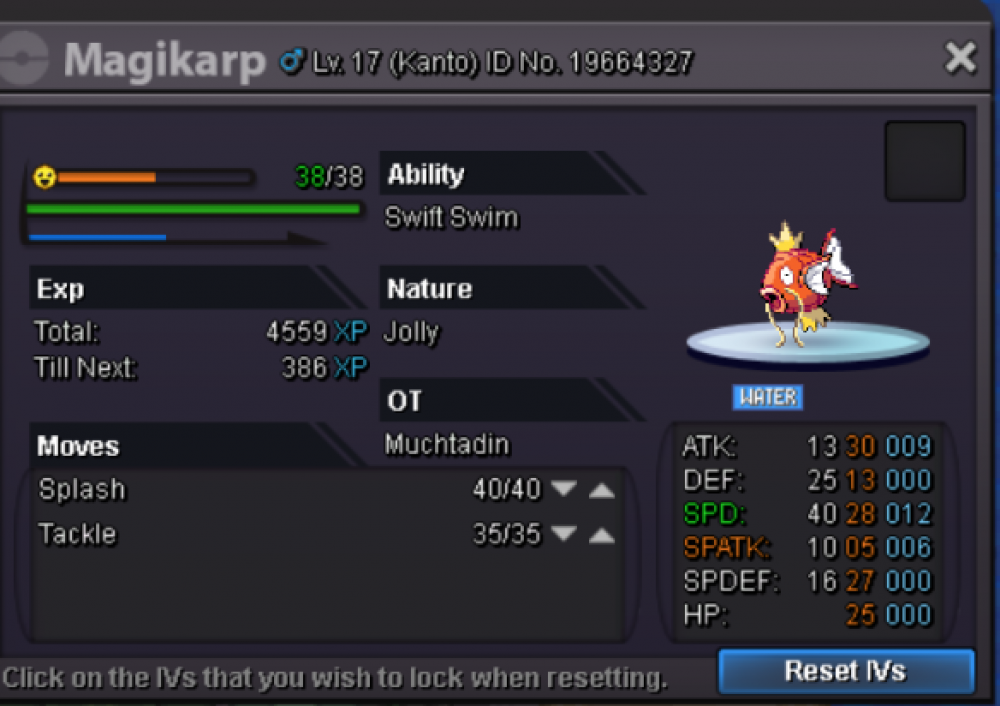This screenshot has width=1000, height=706.
Task: Lock the SPATK IV value of 05
Action: pyautogui.click(x=860, y=548)
